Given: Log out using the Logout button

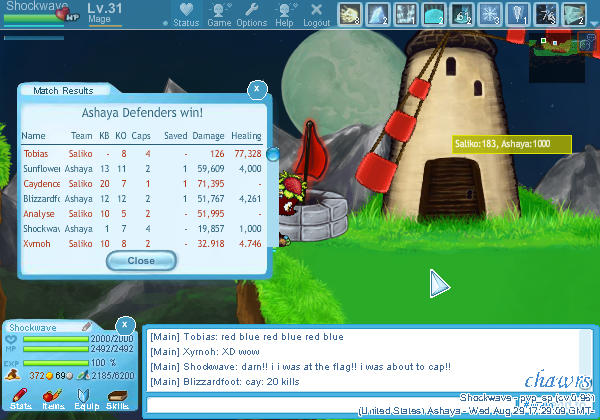Looking at the screenshot, I should click(x=316, y=16).
